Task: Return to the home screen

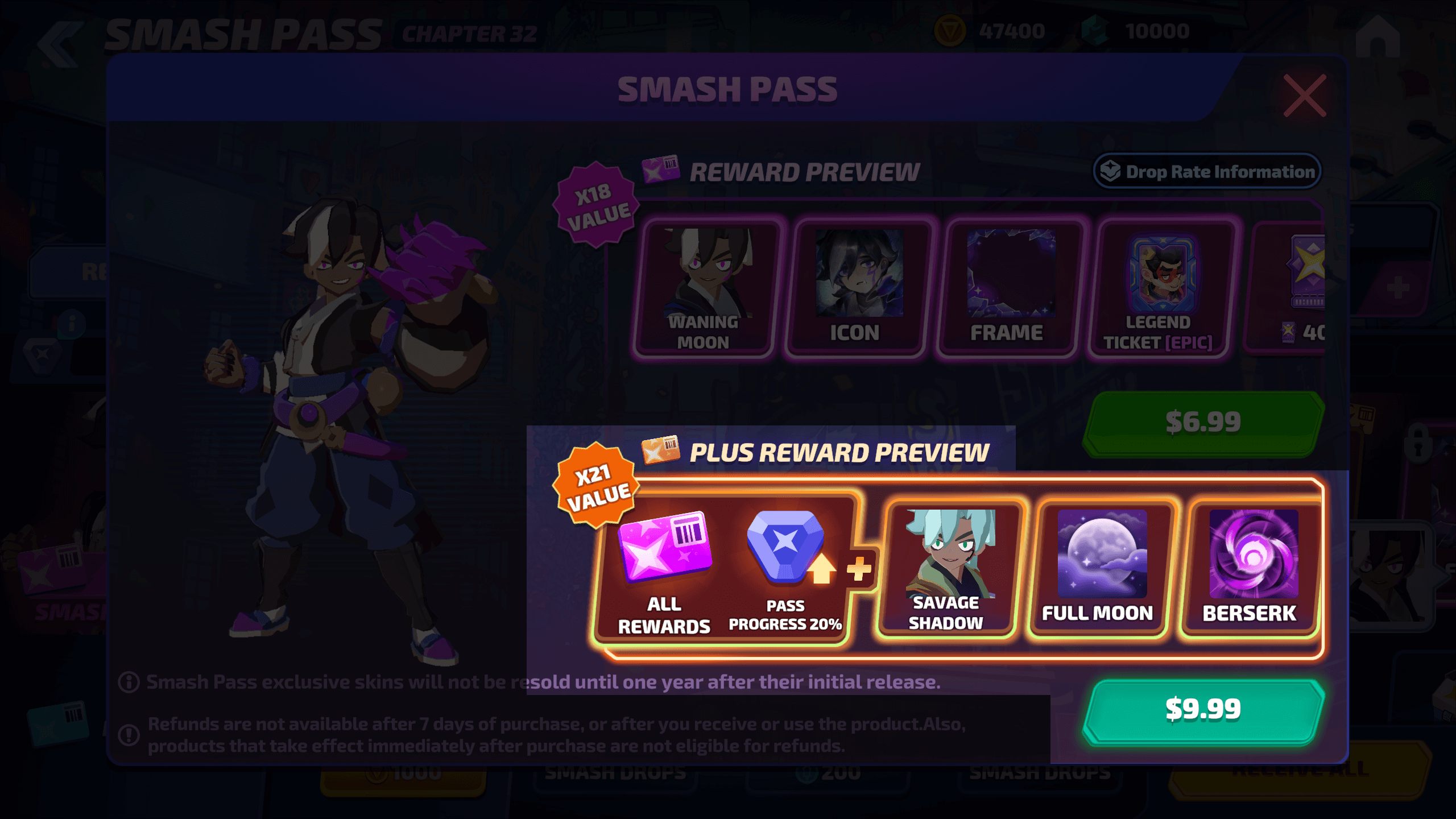Action: coord(1378,36)
